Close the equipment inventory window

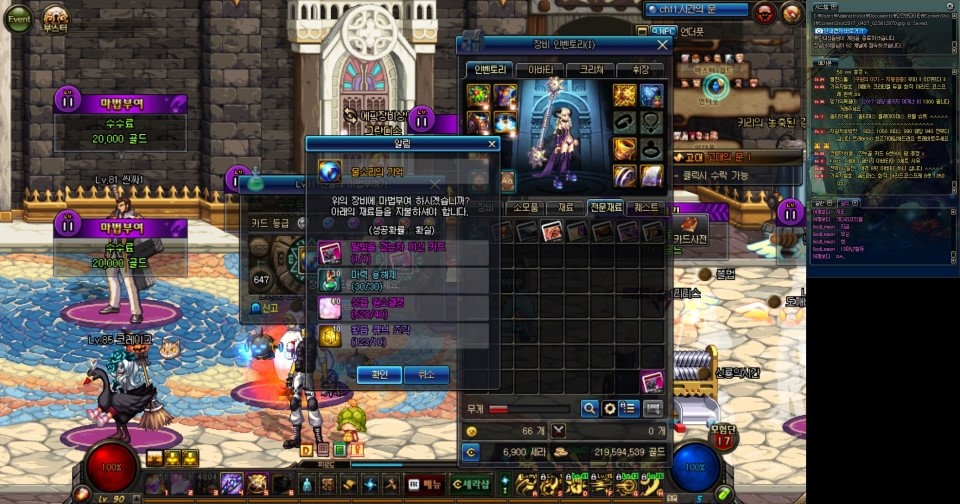(662, 45)
